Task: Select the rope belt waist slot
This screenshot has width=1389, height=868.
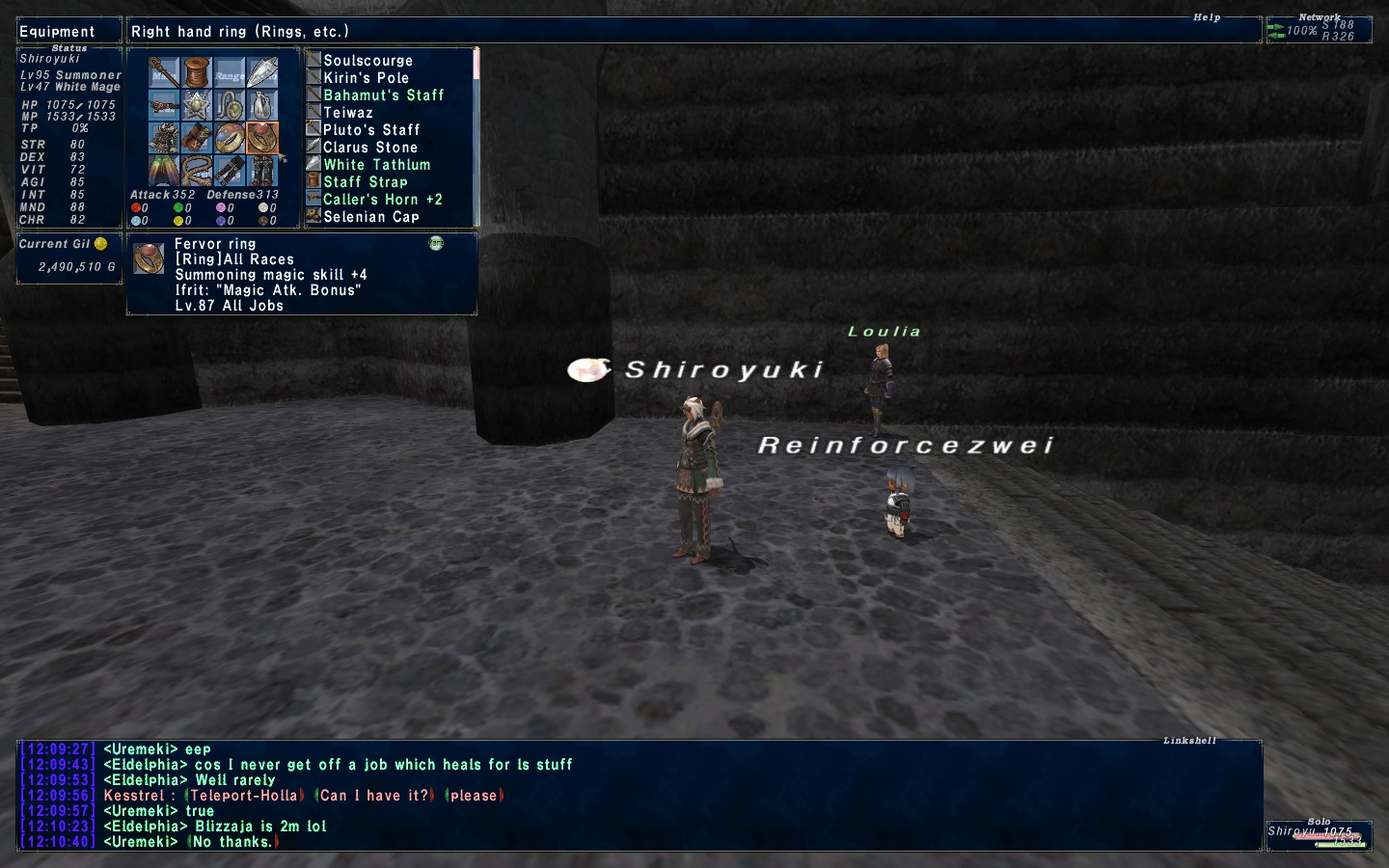Action: pyautogui.click(x=197, y=172)
